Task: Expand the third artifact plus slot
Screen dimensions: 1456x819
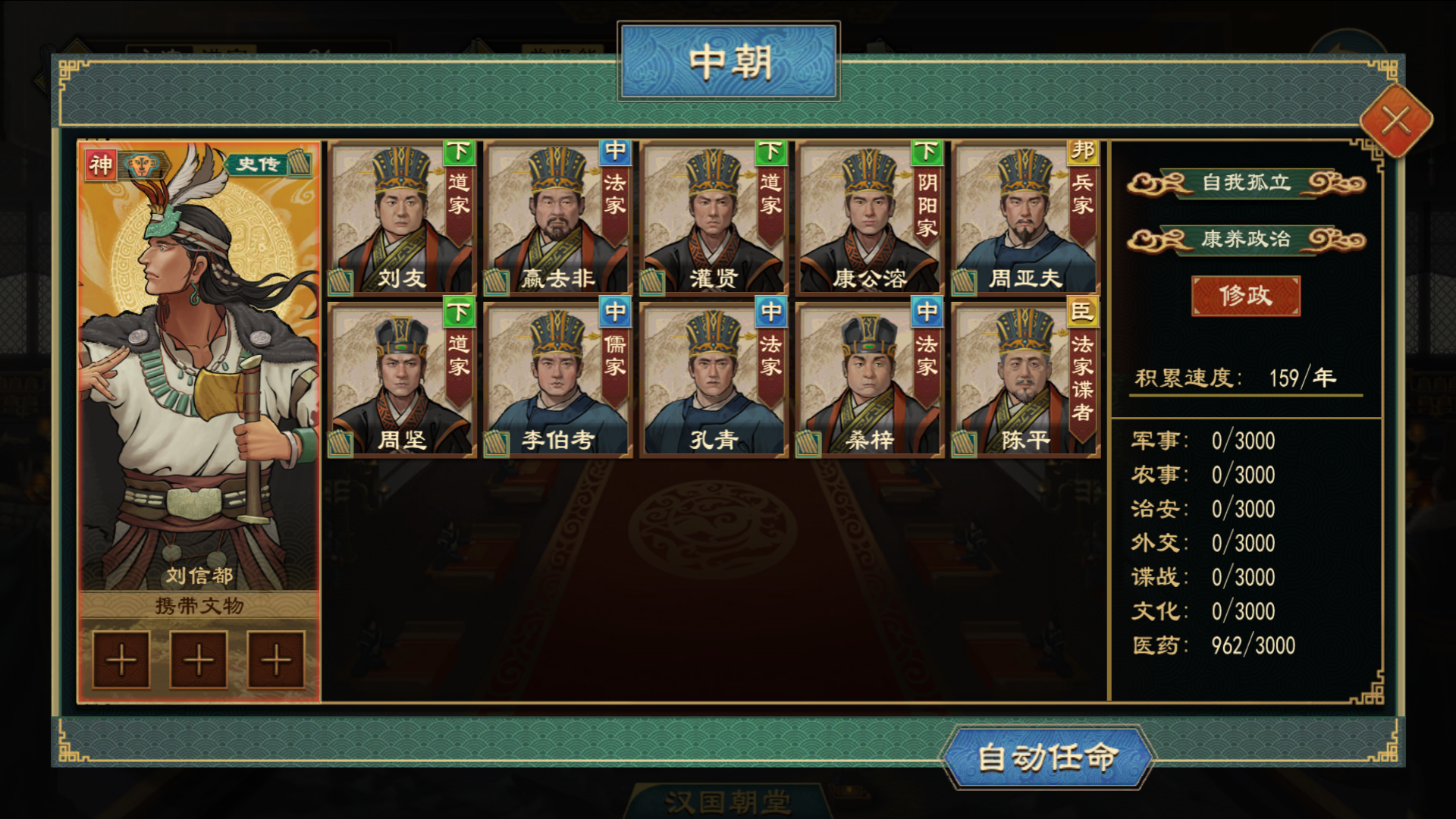Action: pyautogui.click(x=275, y=658)
